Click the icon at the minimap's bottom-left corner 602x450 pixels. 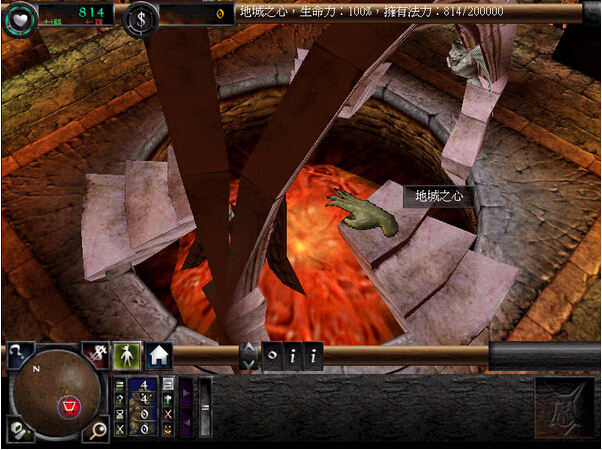14,432
